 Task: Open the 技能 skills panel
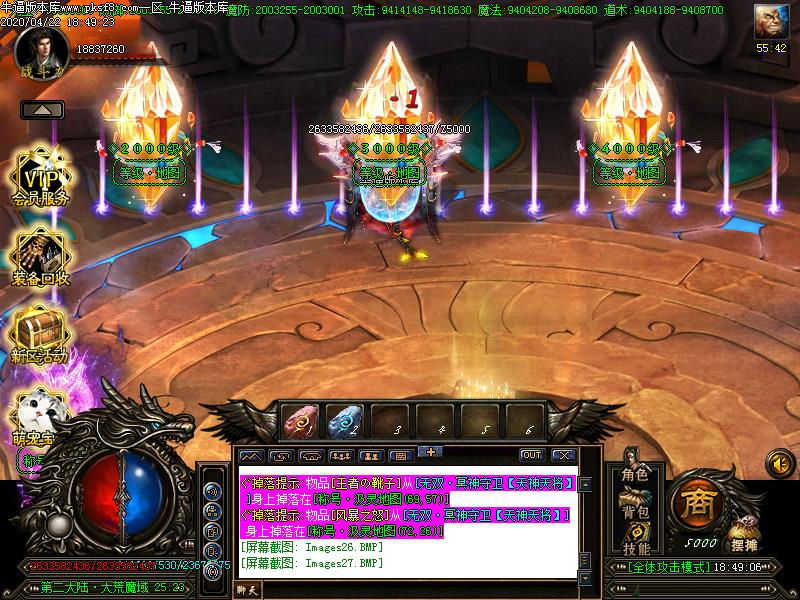[x=634, y=547]
